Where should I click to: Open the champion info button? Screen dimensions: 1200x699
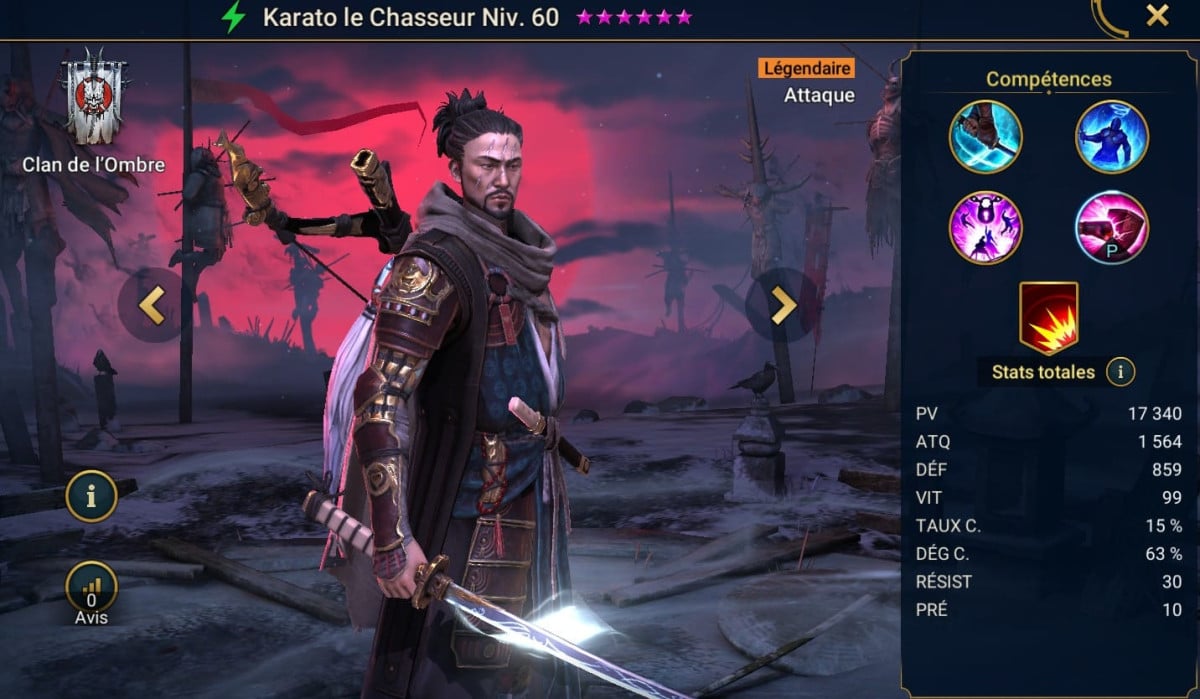point(93,499)
